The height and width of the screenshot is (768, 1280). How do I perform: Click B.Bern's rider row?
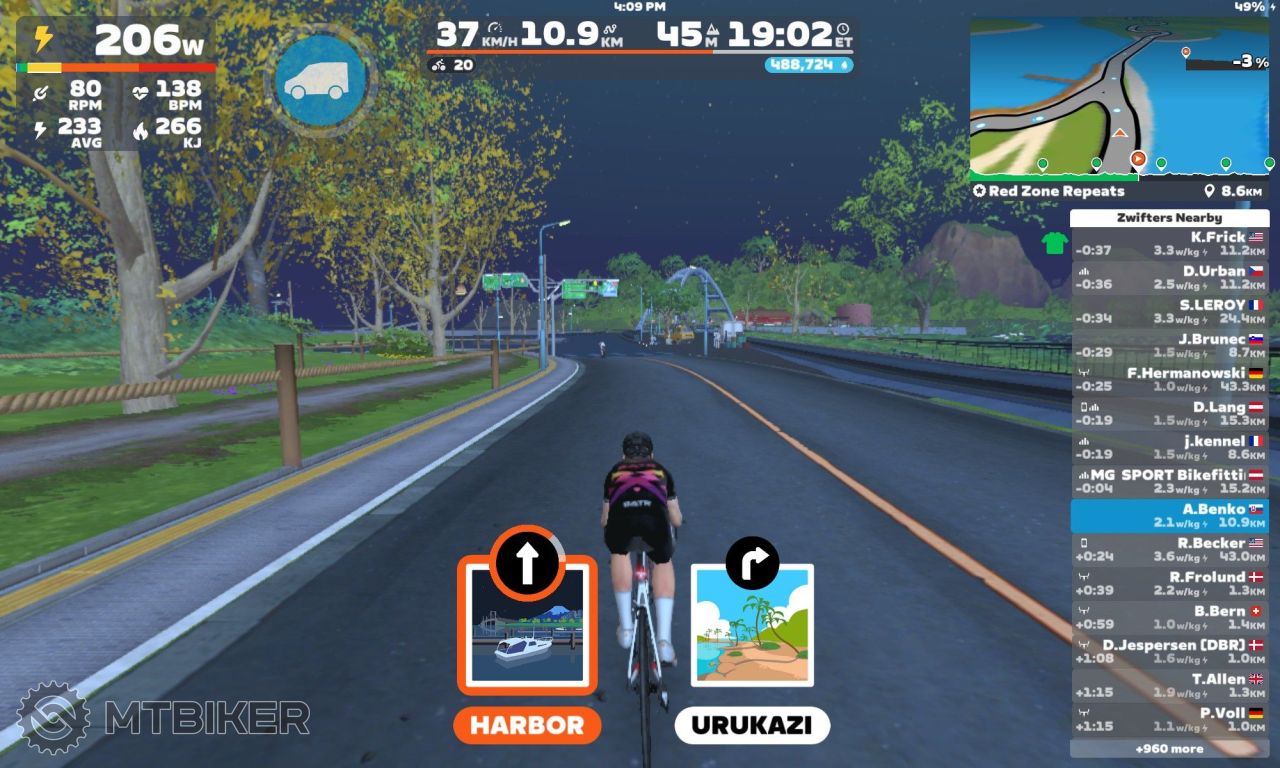[1169, 618]
